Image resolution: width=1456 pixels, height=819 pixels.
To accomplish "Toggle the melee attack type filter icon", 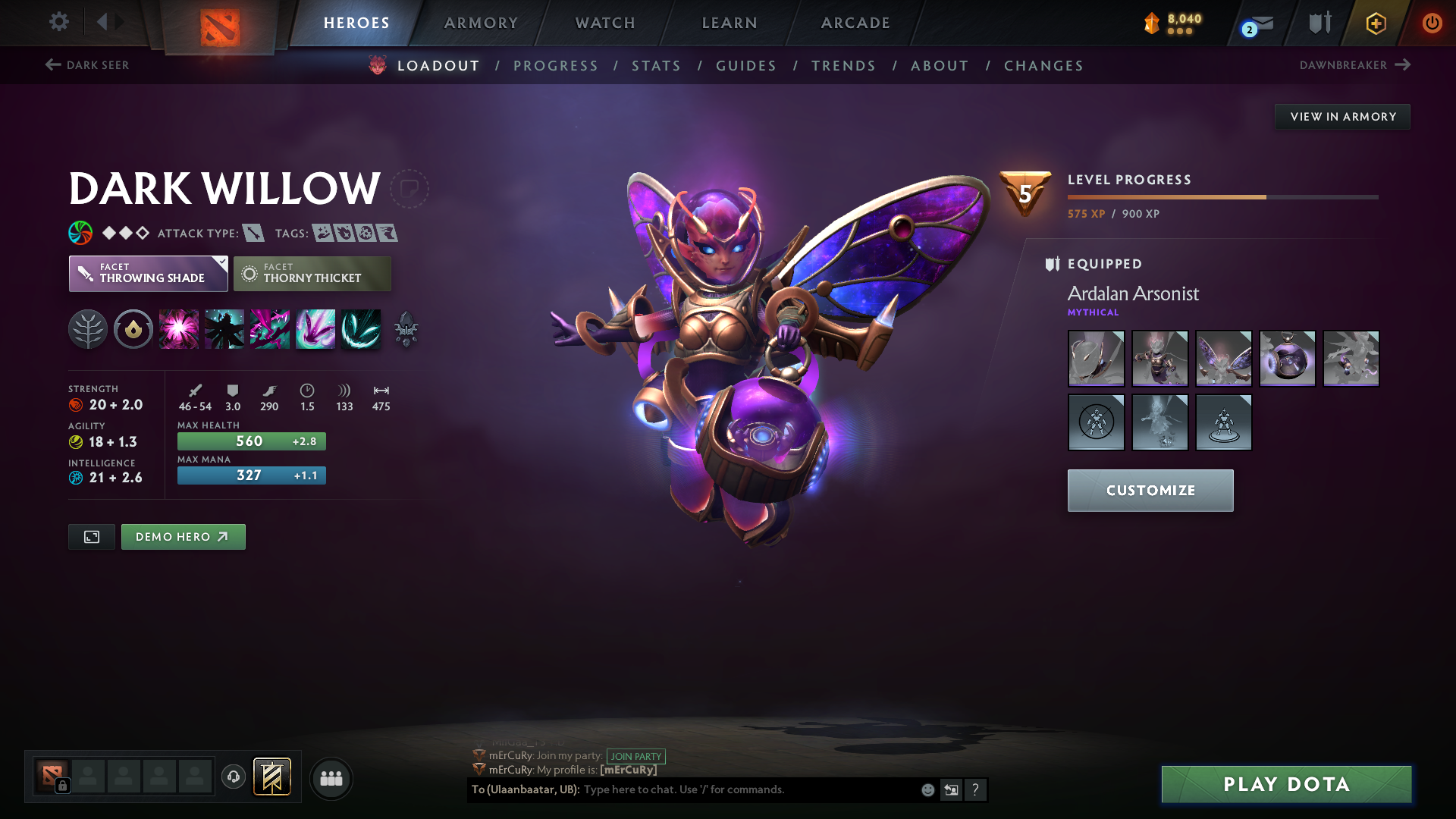I will point(253,233).
